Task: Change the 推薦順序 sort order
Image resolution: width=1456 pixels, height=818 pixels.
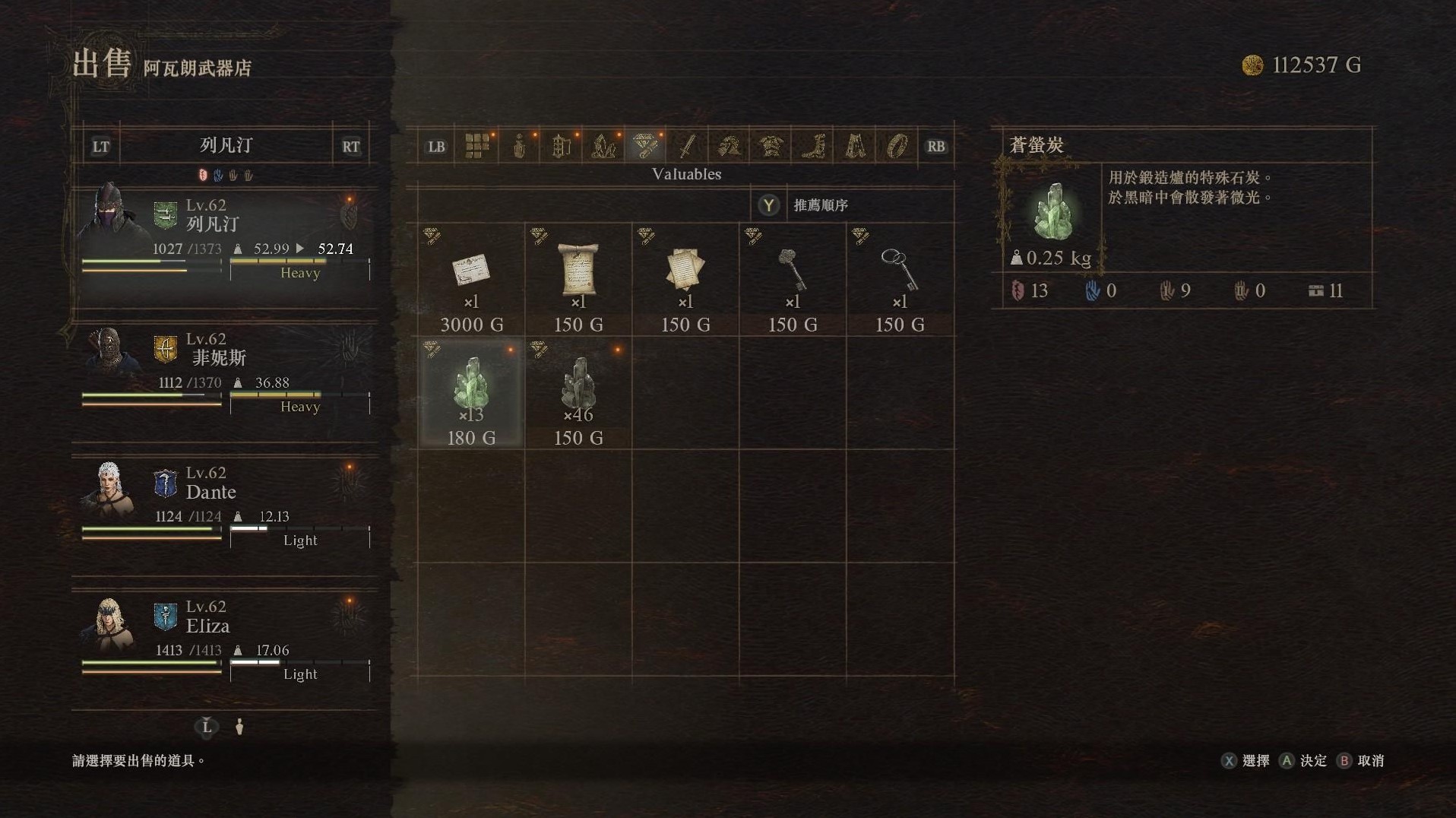Action: (x=820, y=205)
